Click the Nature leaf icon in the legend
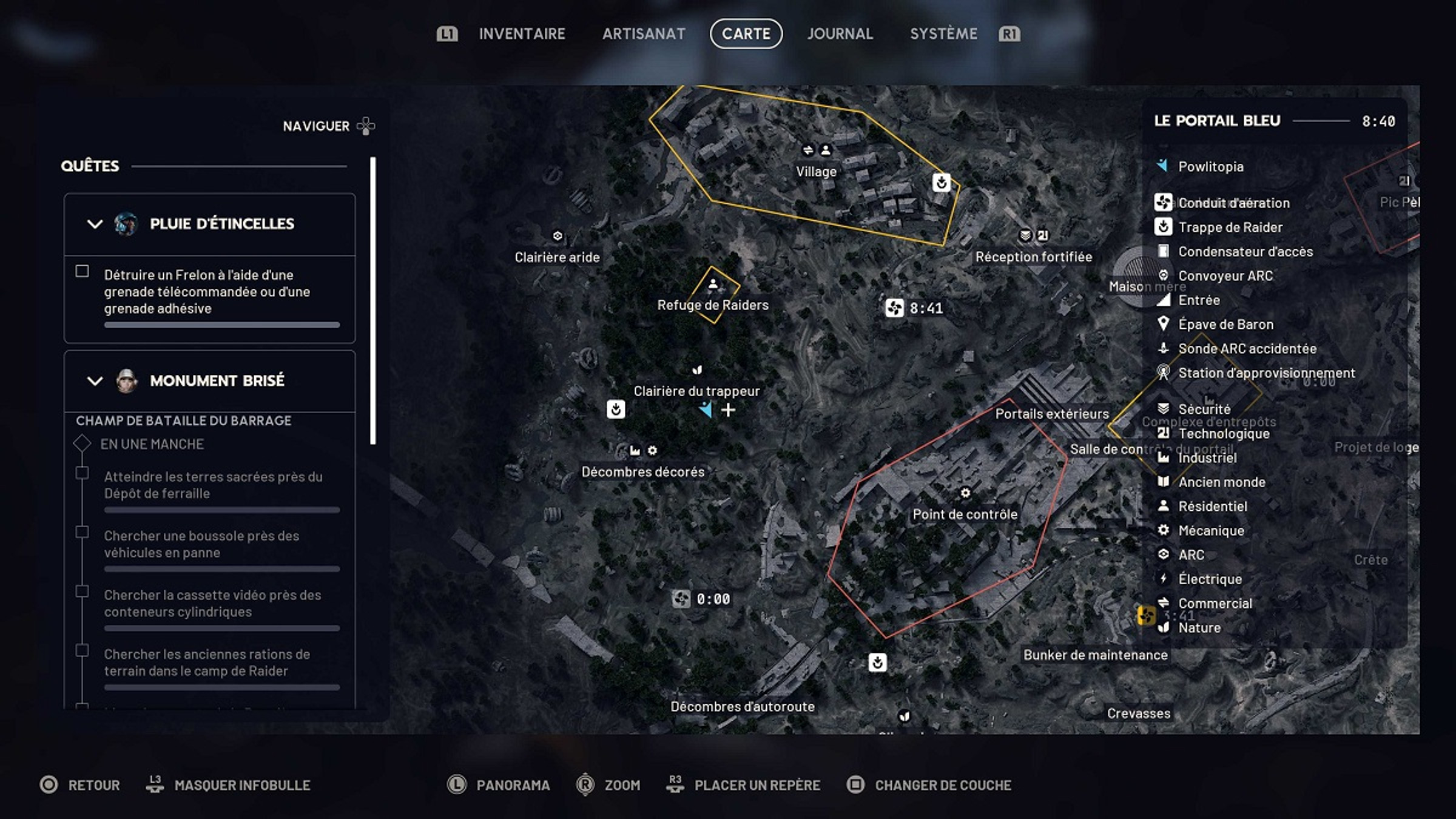The image size is (1456, 819). [1163, 627]
